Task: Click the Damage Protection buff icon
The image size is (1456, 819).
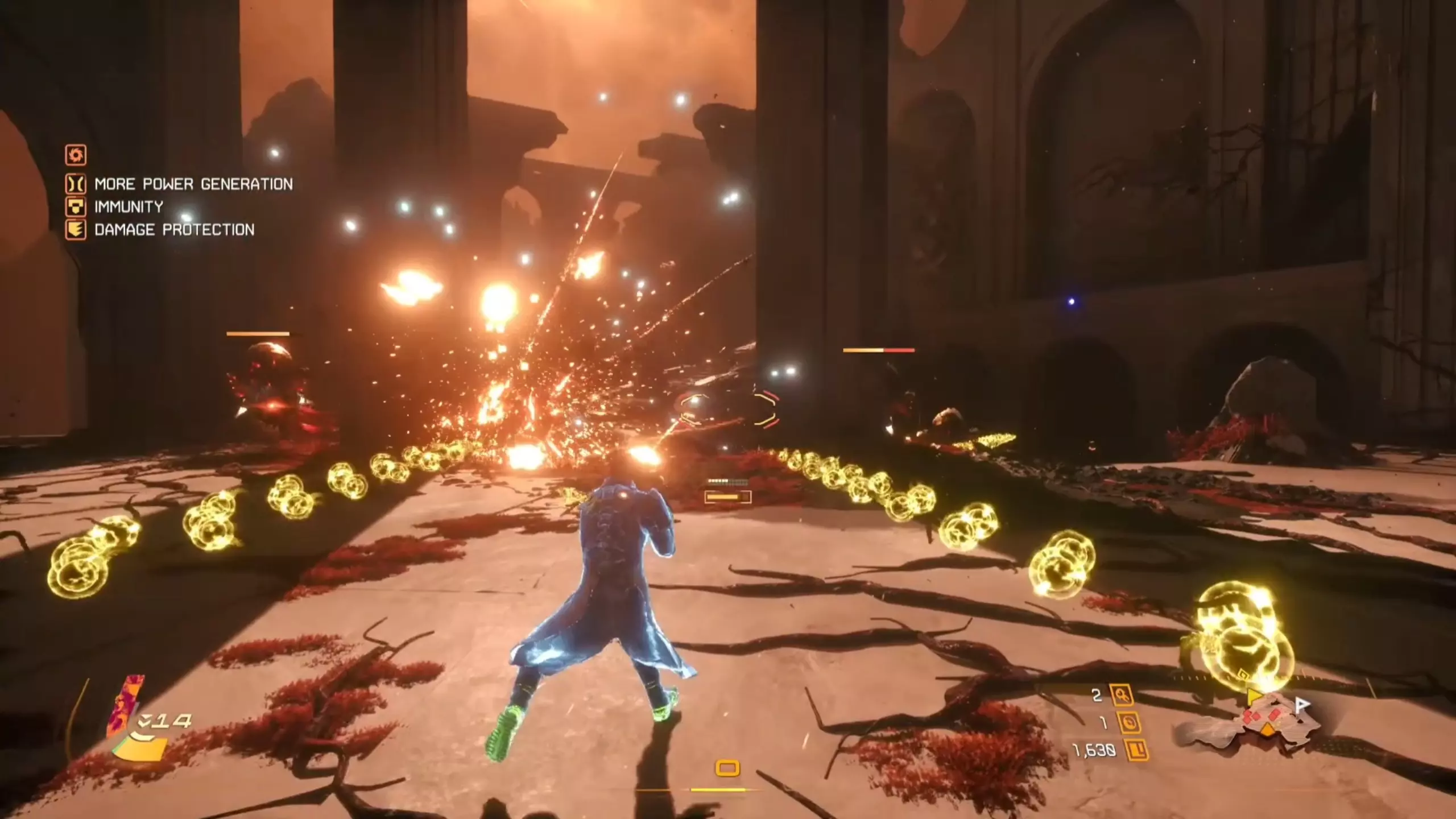Action: [x=76, y=230]
